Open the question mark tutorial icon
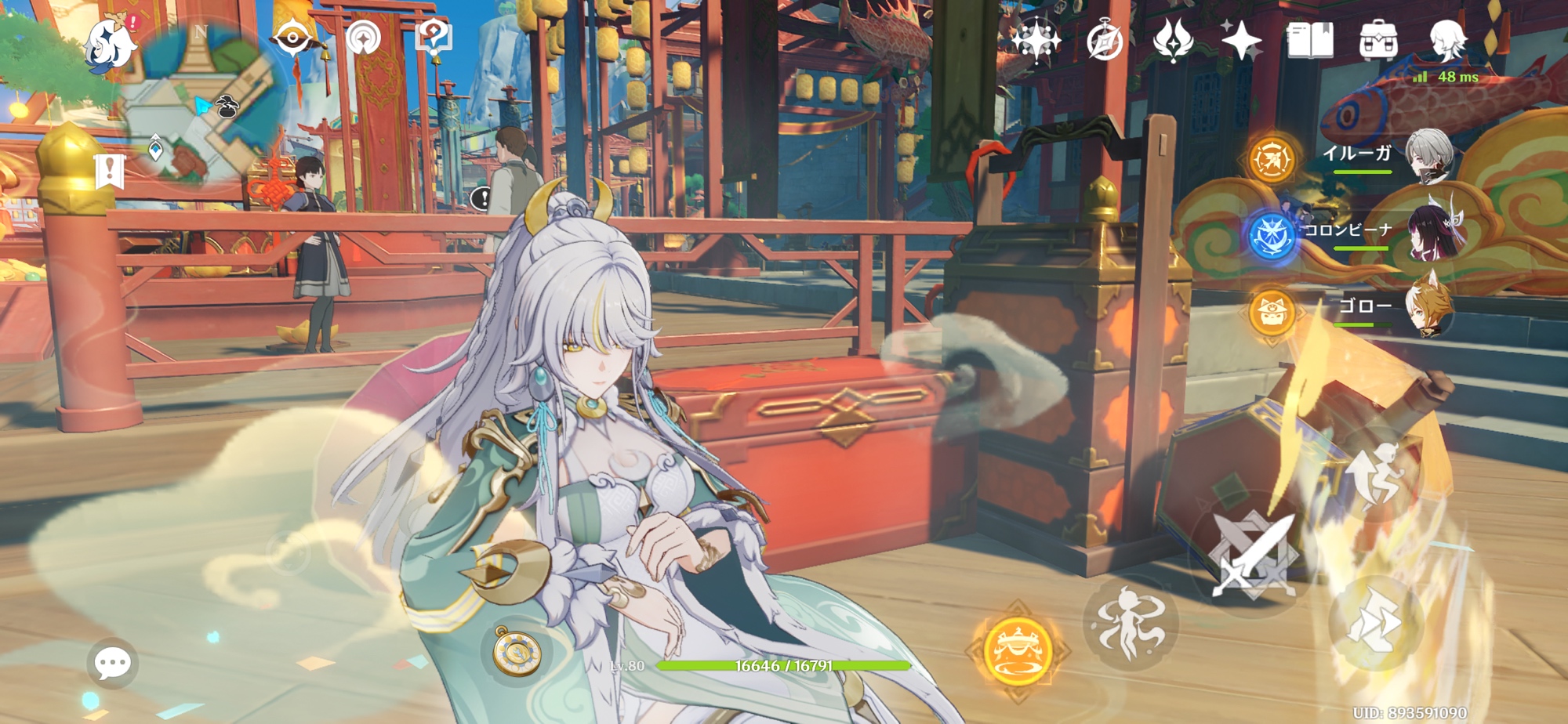The height and width of the screenshot is (724, 1568). (x=434, y=38)
